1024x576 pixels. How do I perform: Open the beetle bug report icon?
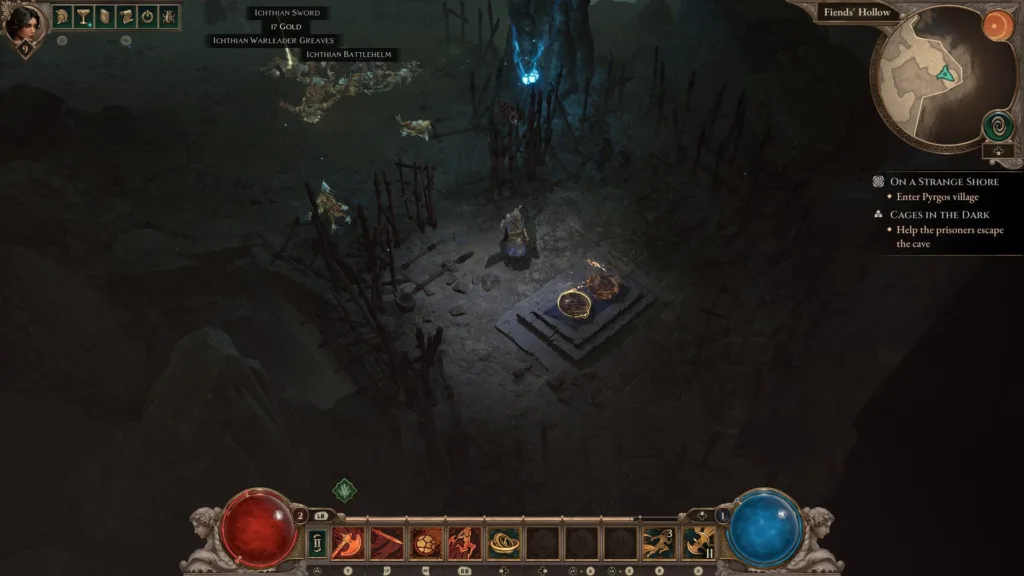point(168,16)
